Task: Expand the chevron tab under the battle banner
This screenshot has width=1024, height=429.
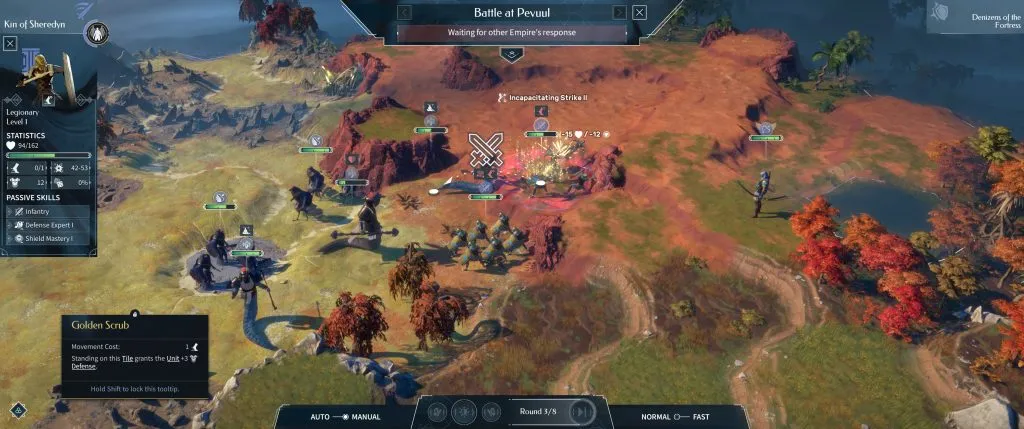Action: pos(511,53)
